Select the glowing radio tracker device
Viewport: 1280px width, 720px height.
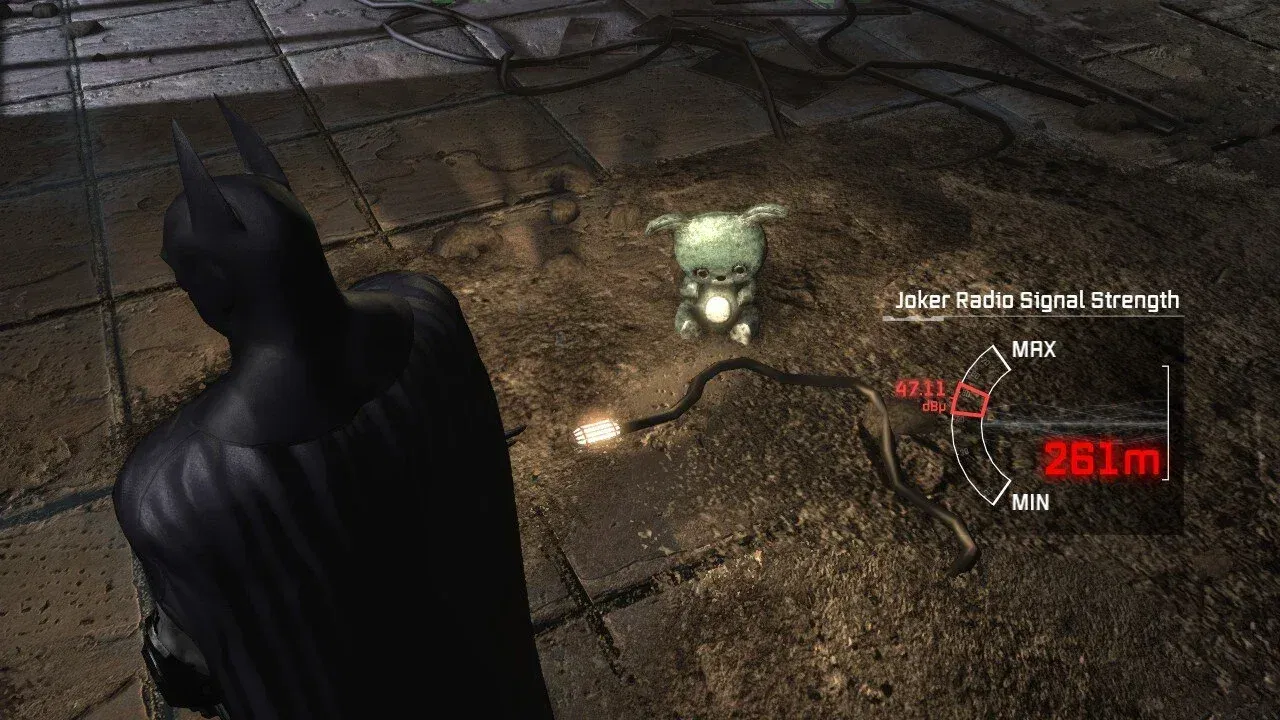point(598,435)
